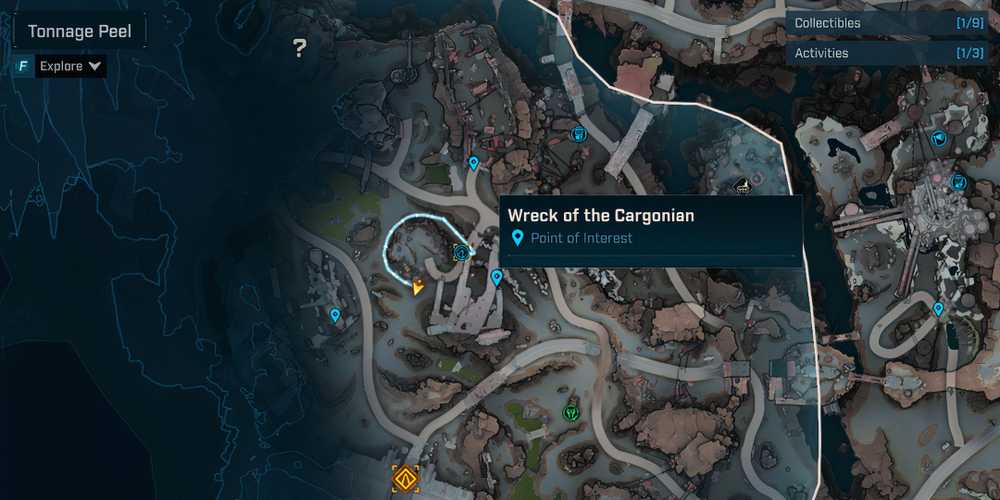The width and height of the screenshot is (1000, 500).
Task: Select the question mark undiscovered marker
Action: 299,48
